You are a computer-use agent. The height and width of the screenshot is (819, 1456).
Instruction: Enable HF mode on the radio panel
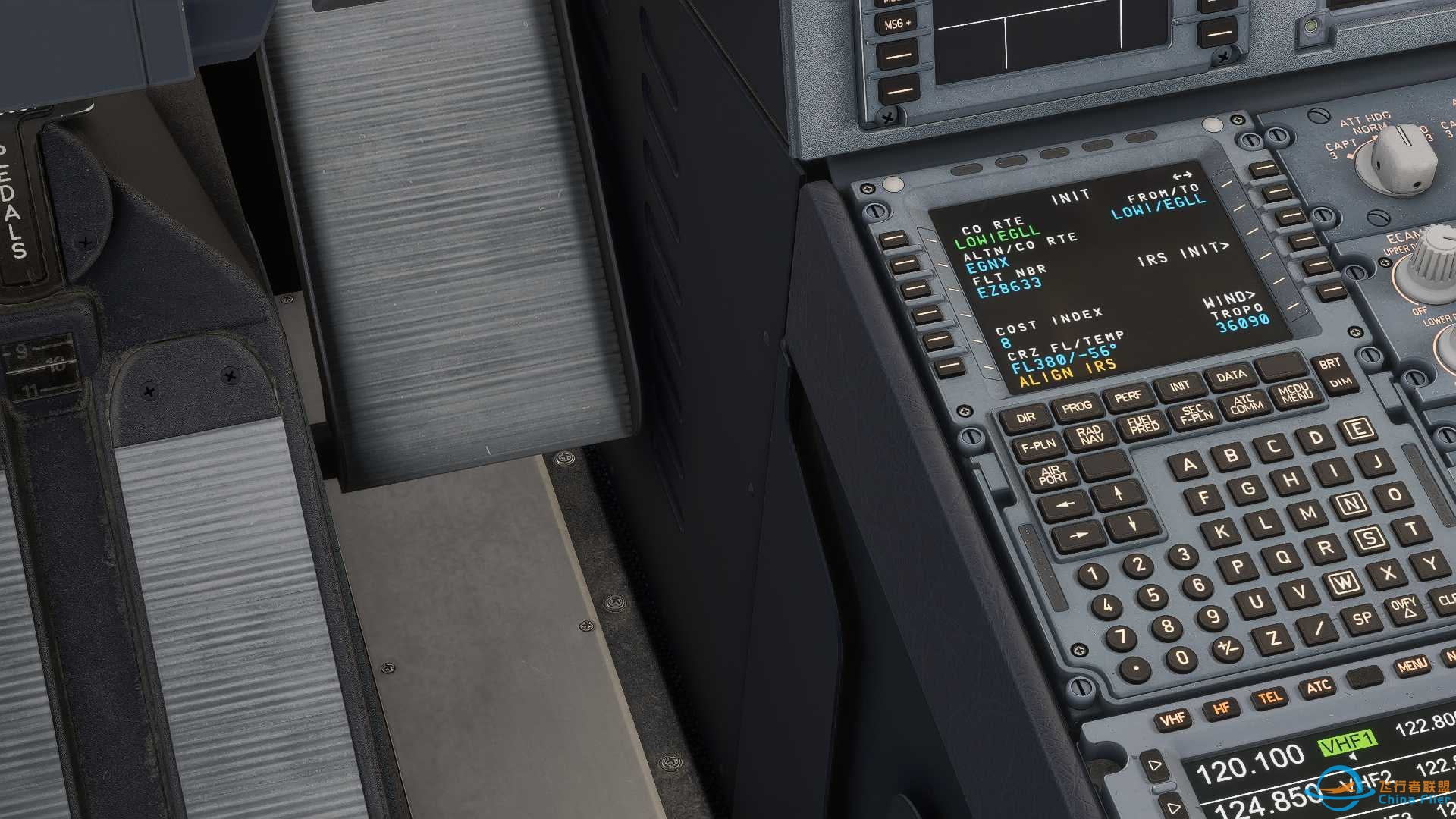[1219, 710]
